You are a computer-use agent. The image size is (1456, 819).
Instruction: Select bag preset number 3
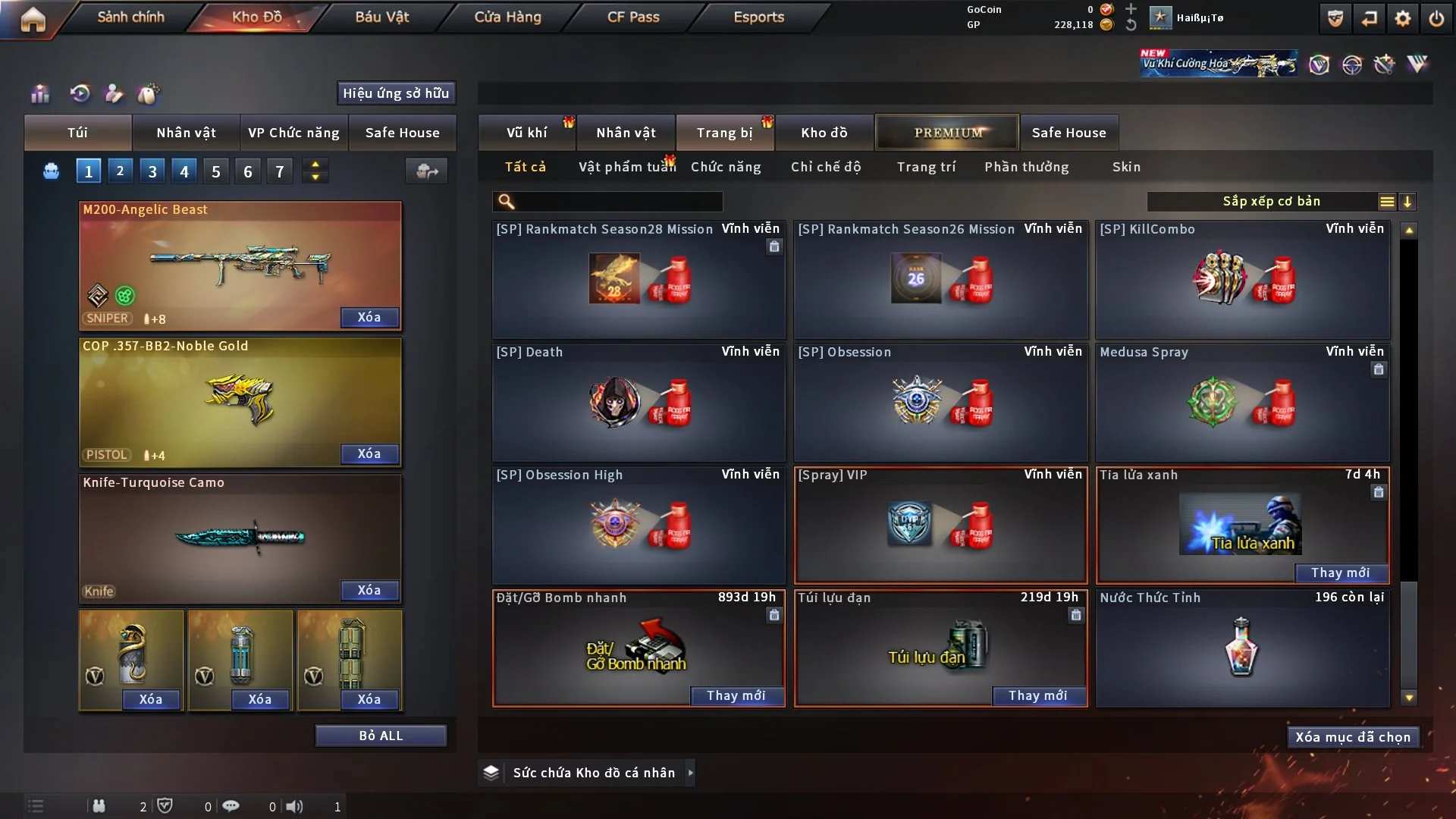coord(152,171)
